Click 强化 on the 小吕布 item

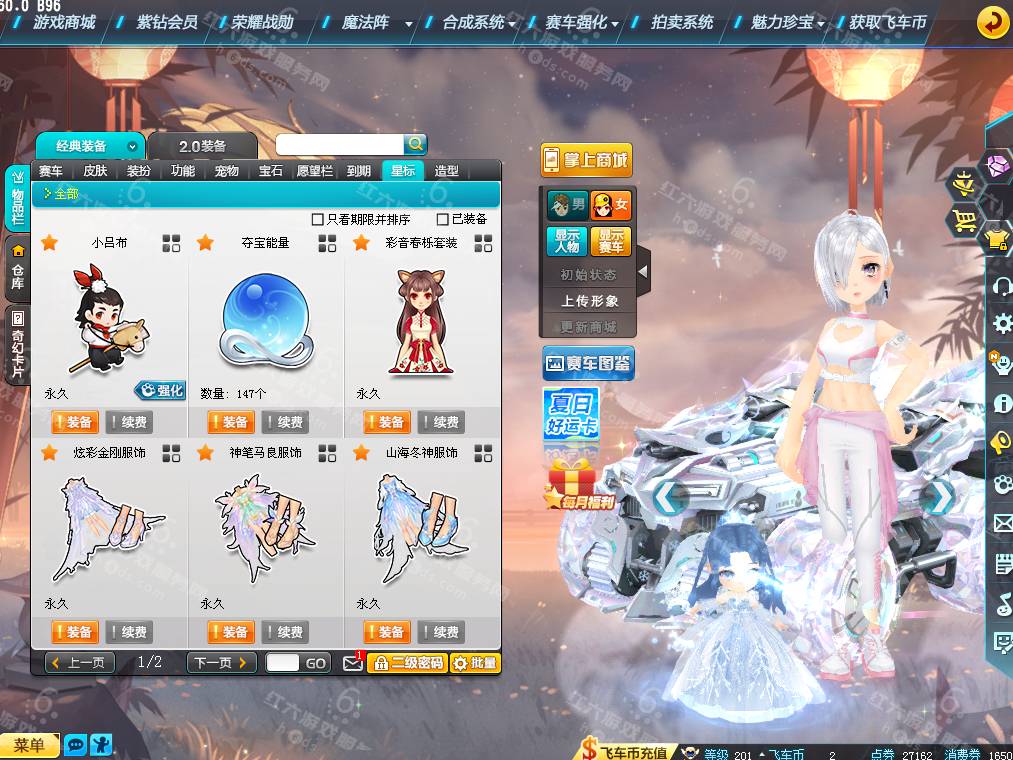161,391
